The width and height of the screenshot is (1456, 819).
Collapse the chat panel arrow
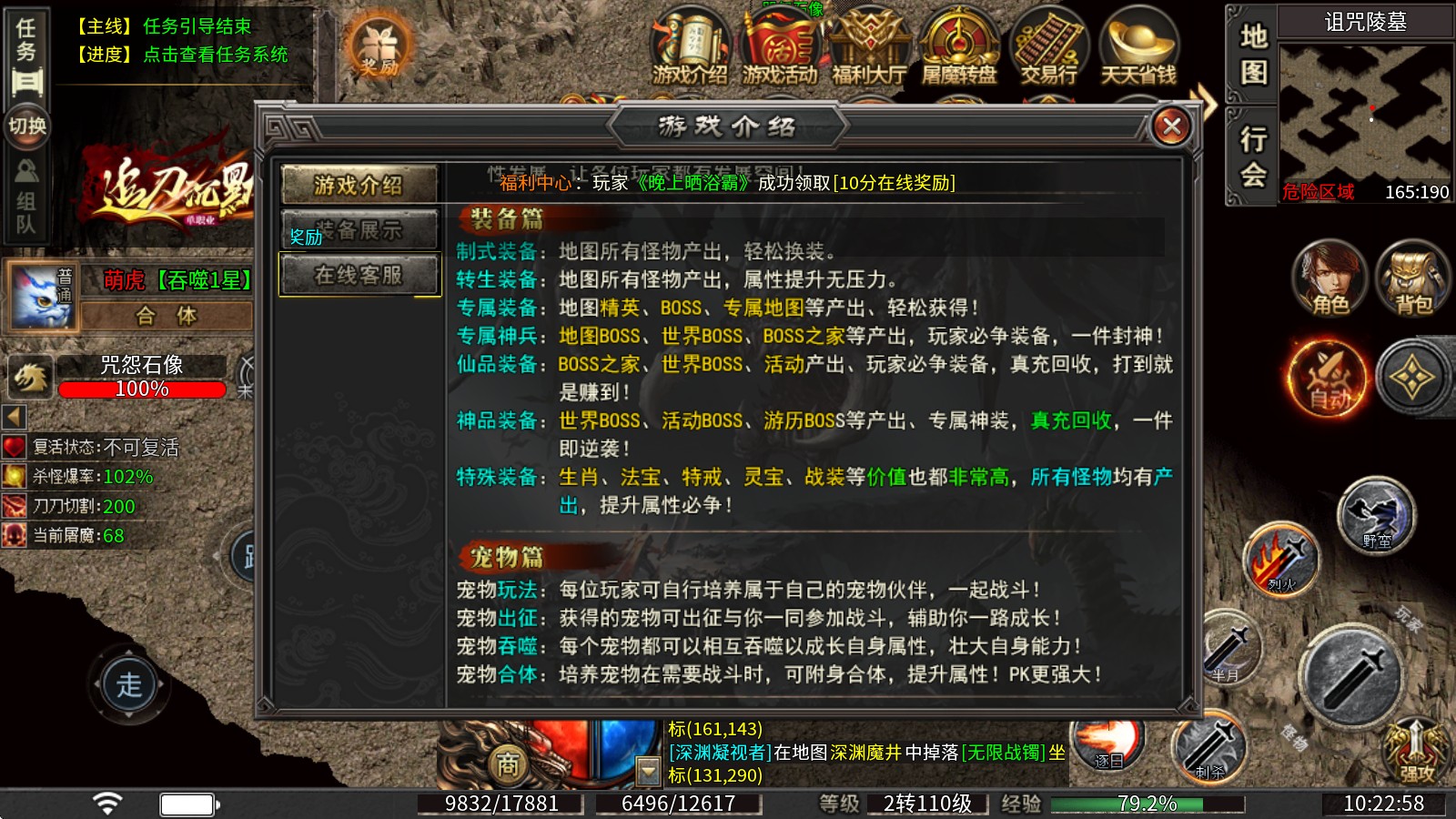click(x=648, y=771)
